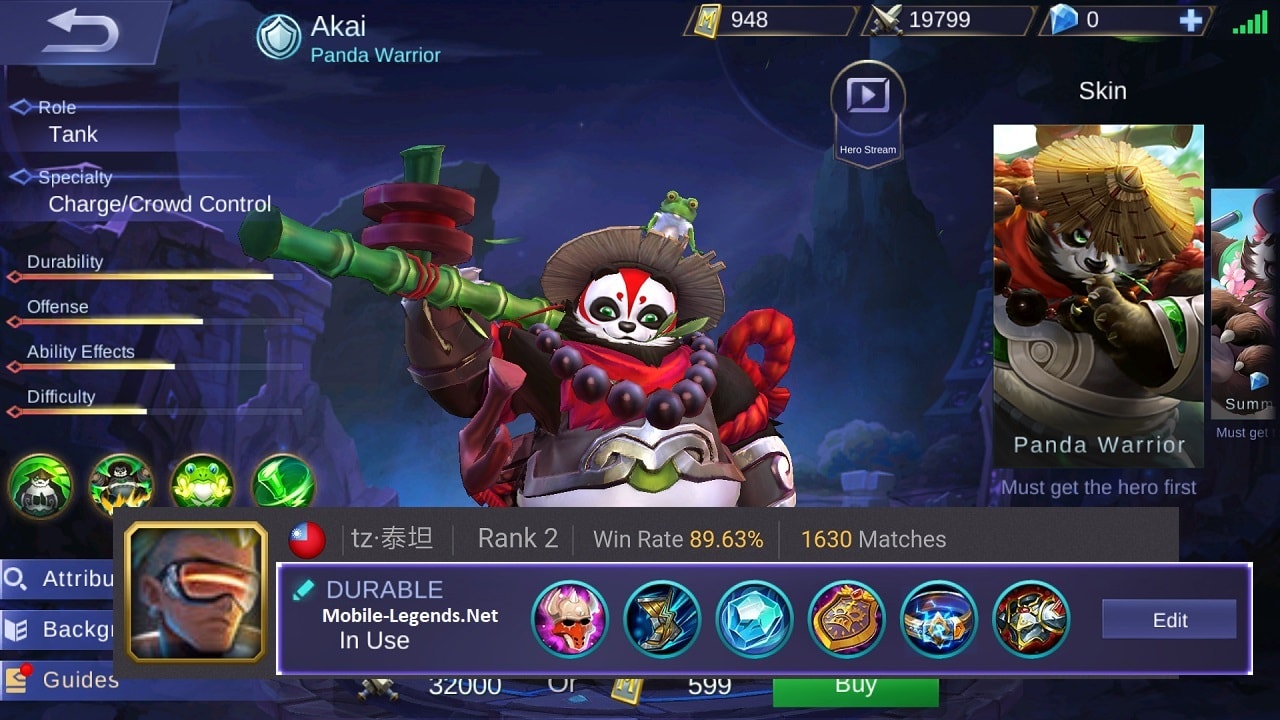The width and height of the screenshot is (1280, 720).
Task: Expand the Attributes panel
Action: [x=60, y=579]
